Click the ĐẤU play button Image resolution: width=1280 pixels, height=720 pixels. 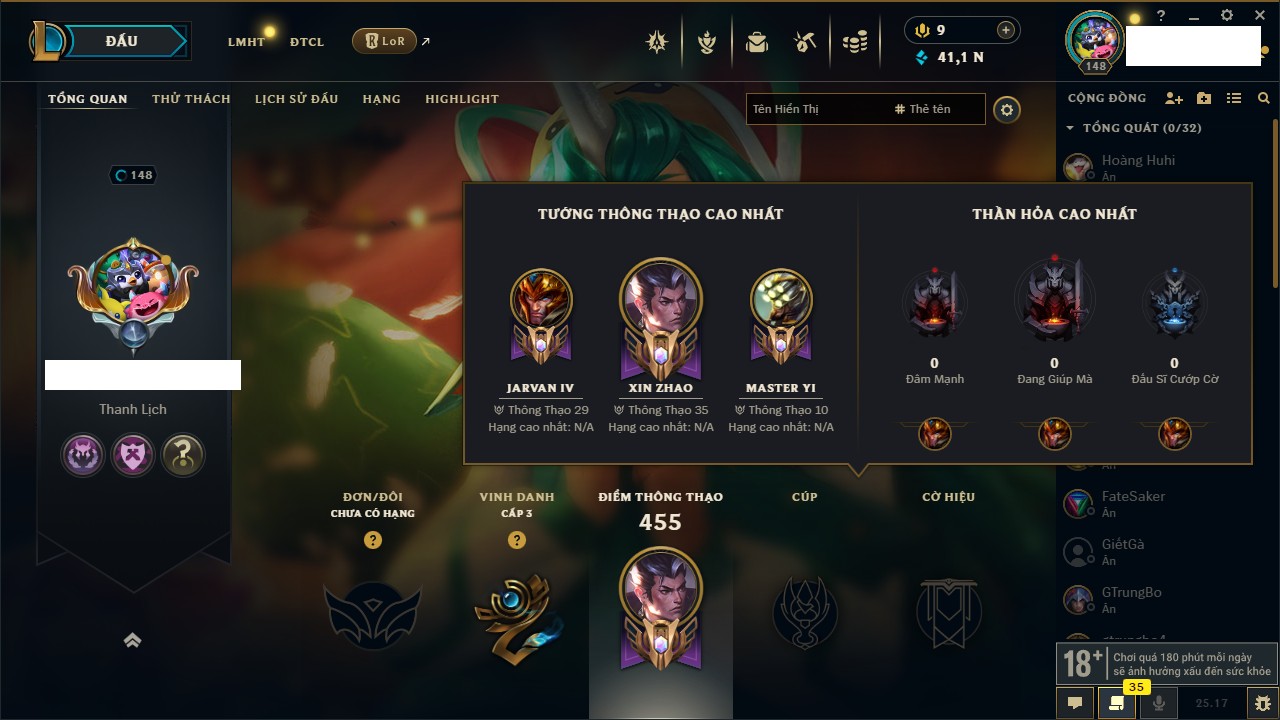pyautogui.click(x=122, y=41)
